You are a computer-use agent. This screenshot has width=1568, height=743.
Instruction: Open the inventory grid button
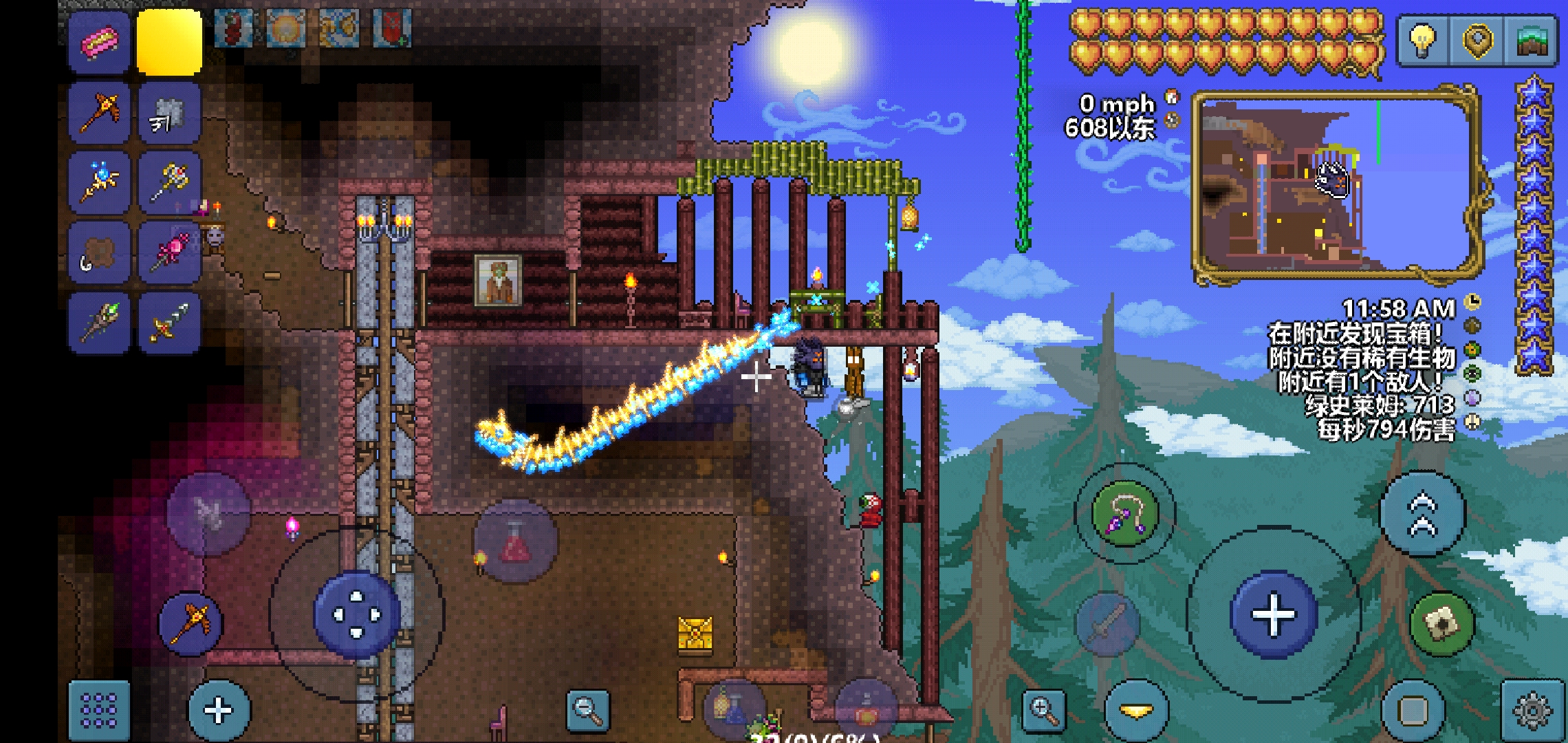99,710
